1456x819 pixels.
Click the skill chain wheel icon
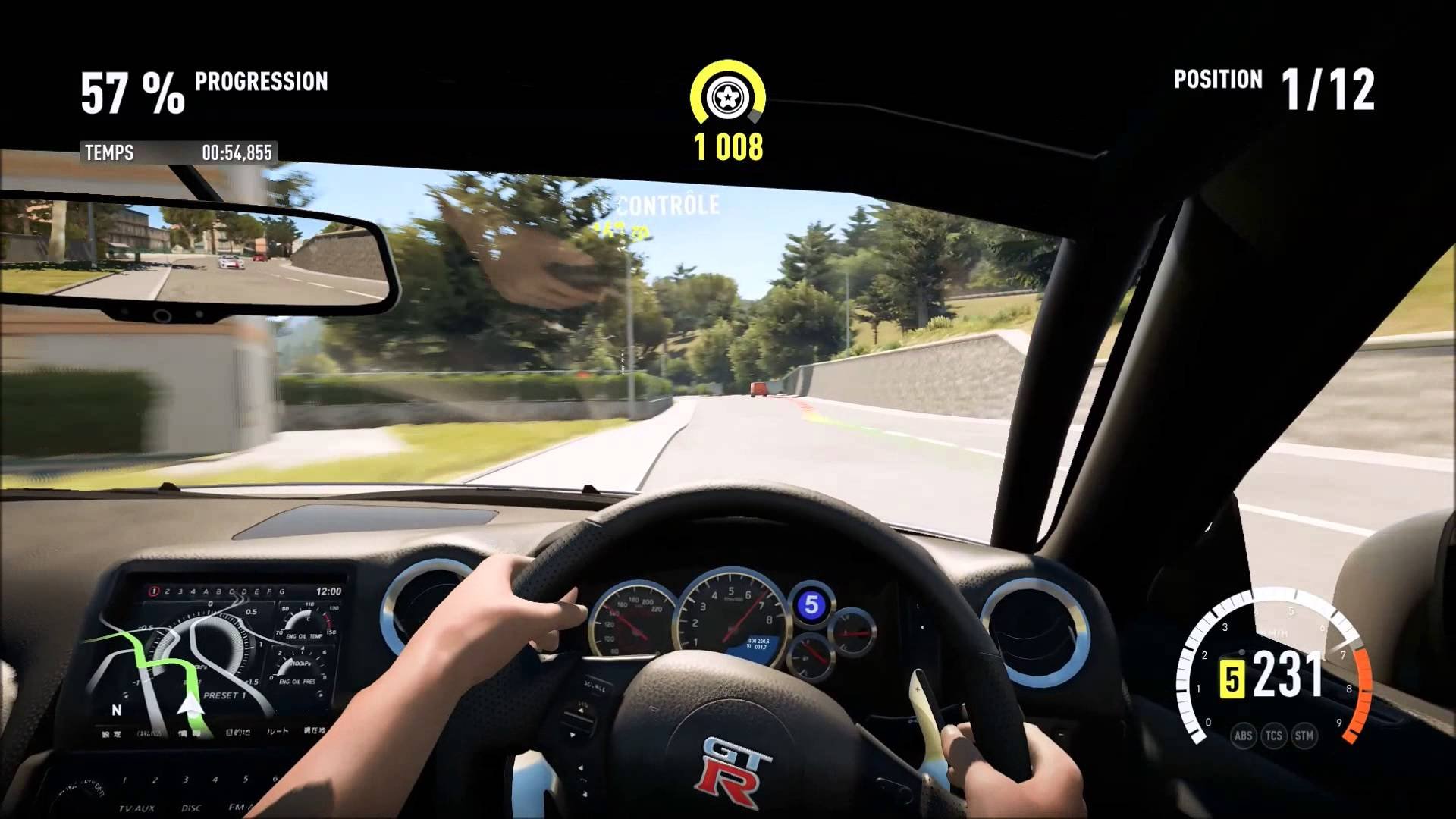727,98
